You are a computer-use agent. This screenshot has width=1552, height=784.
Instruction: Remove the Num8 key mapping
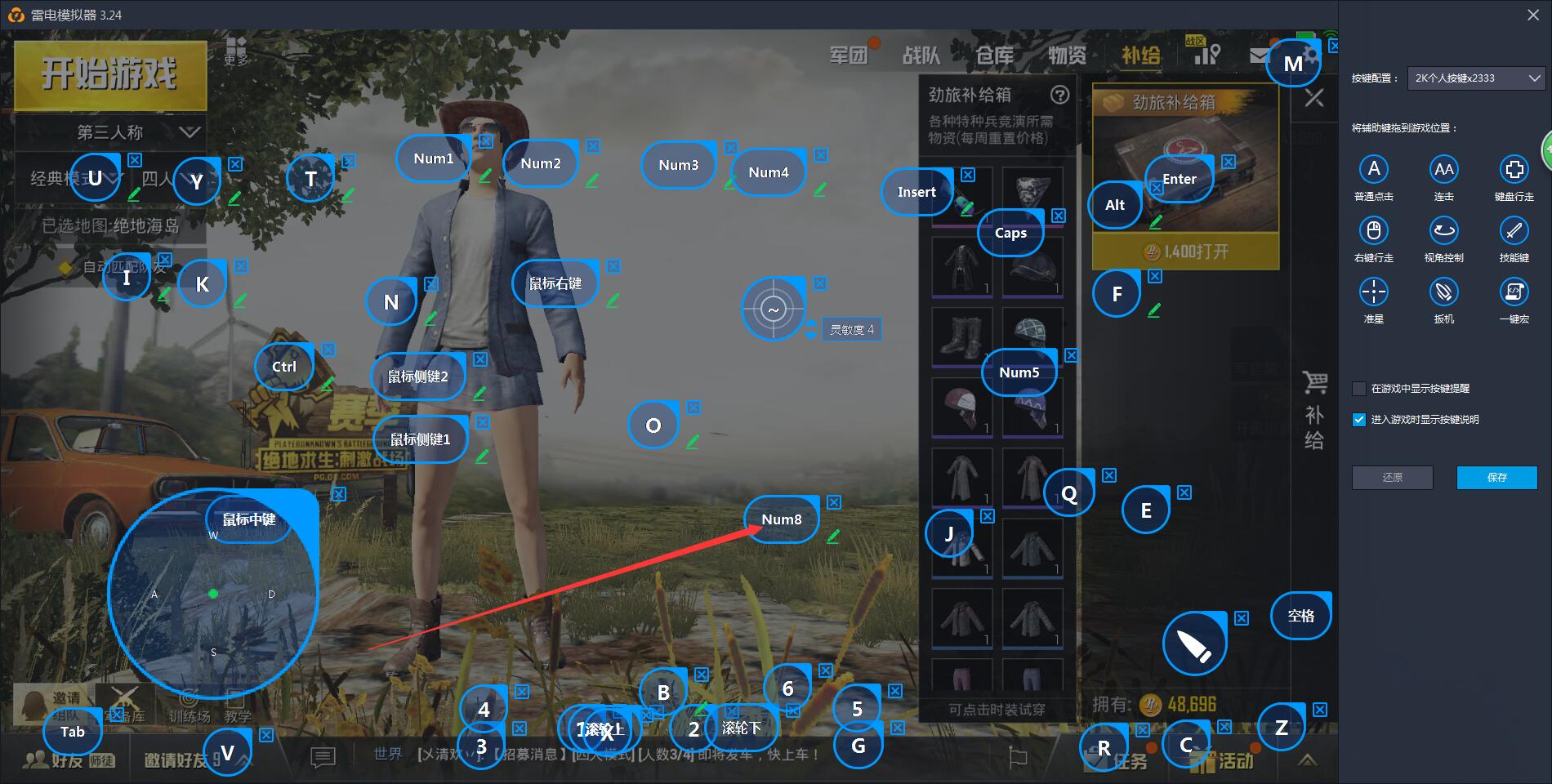tap(834, 502)
